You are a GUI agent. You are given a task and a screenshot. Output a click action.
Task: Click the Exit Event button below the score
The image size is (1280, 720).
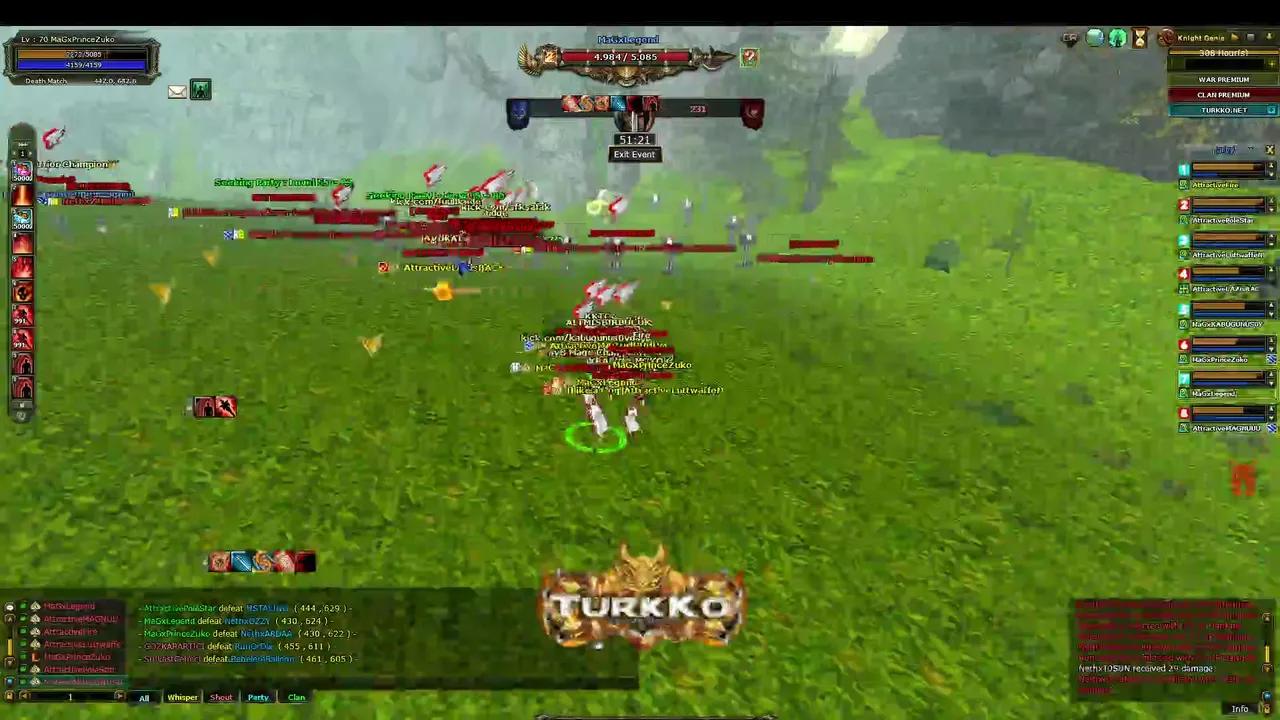[634, 154]
